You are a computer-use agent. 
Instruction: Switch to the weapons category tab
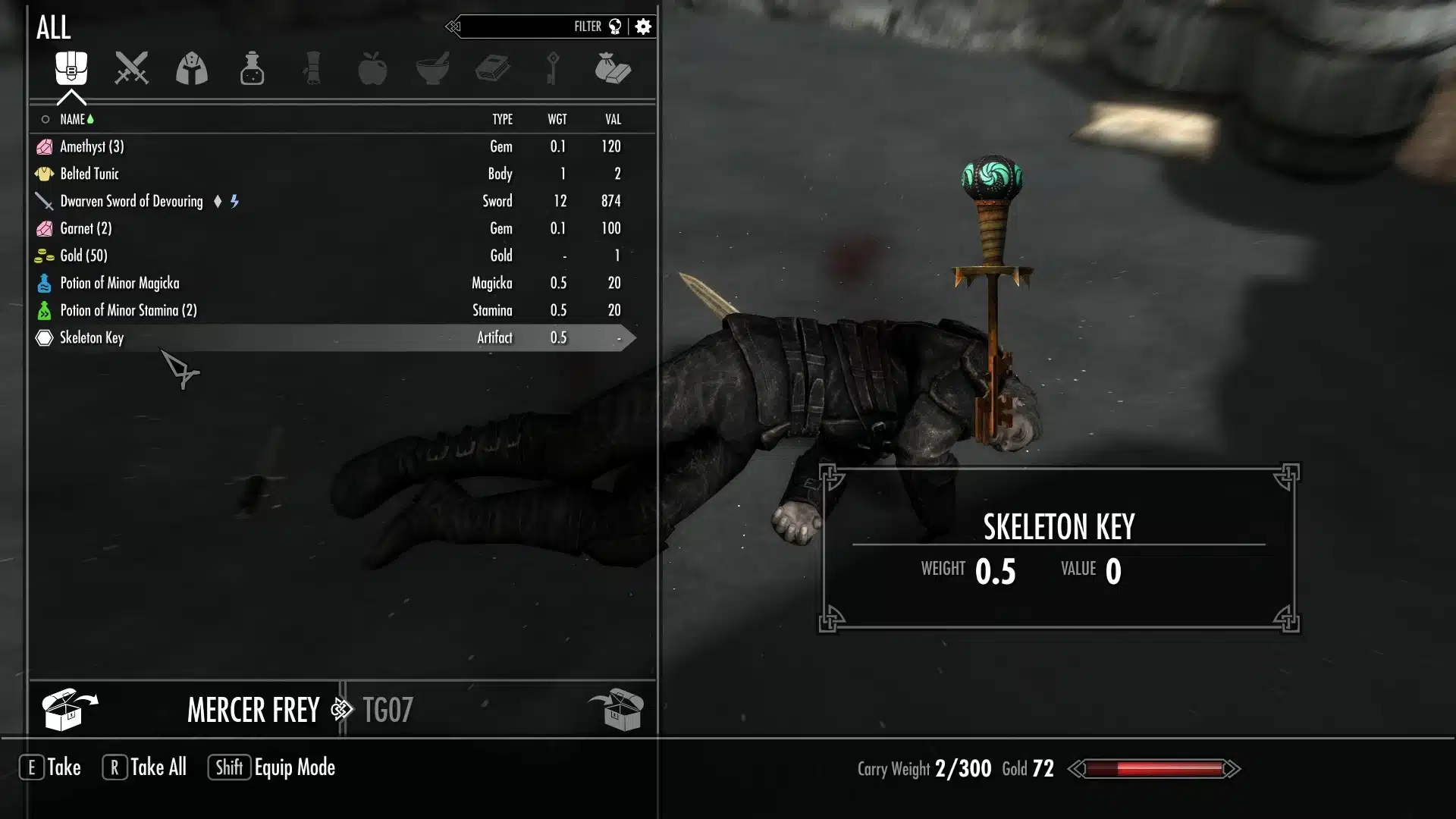131,68
